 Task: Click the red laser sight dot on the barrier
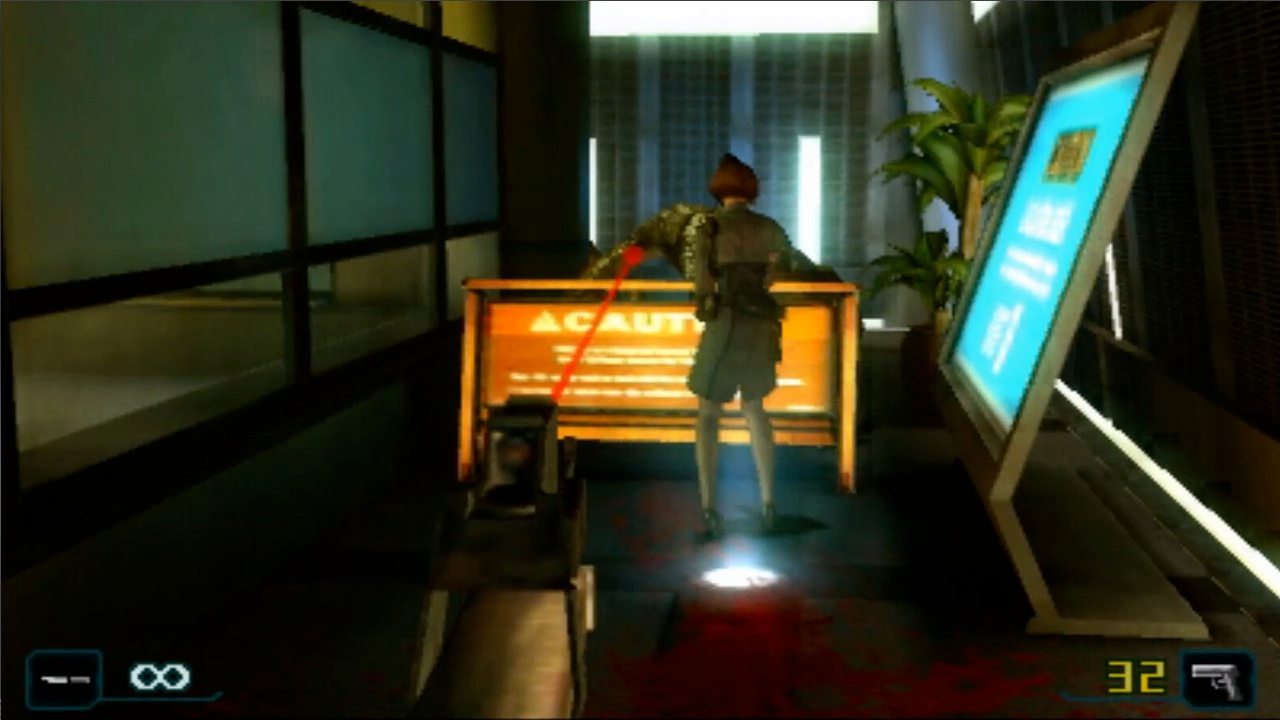point(632,255)
